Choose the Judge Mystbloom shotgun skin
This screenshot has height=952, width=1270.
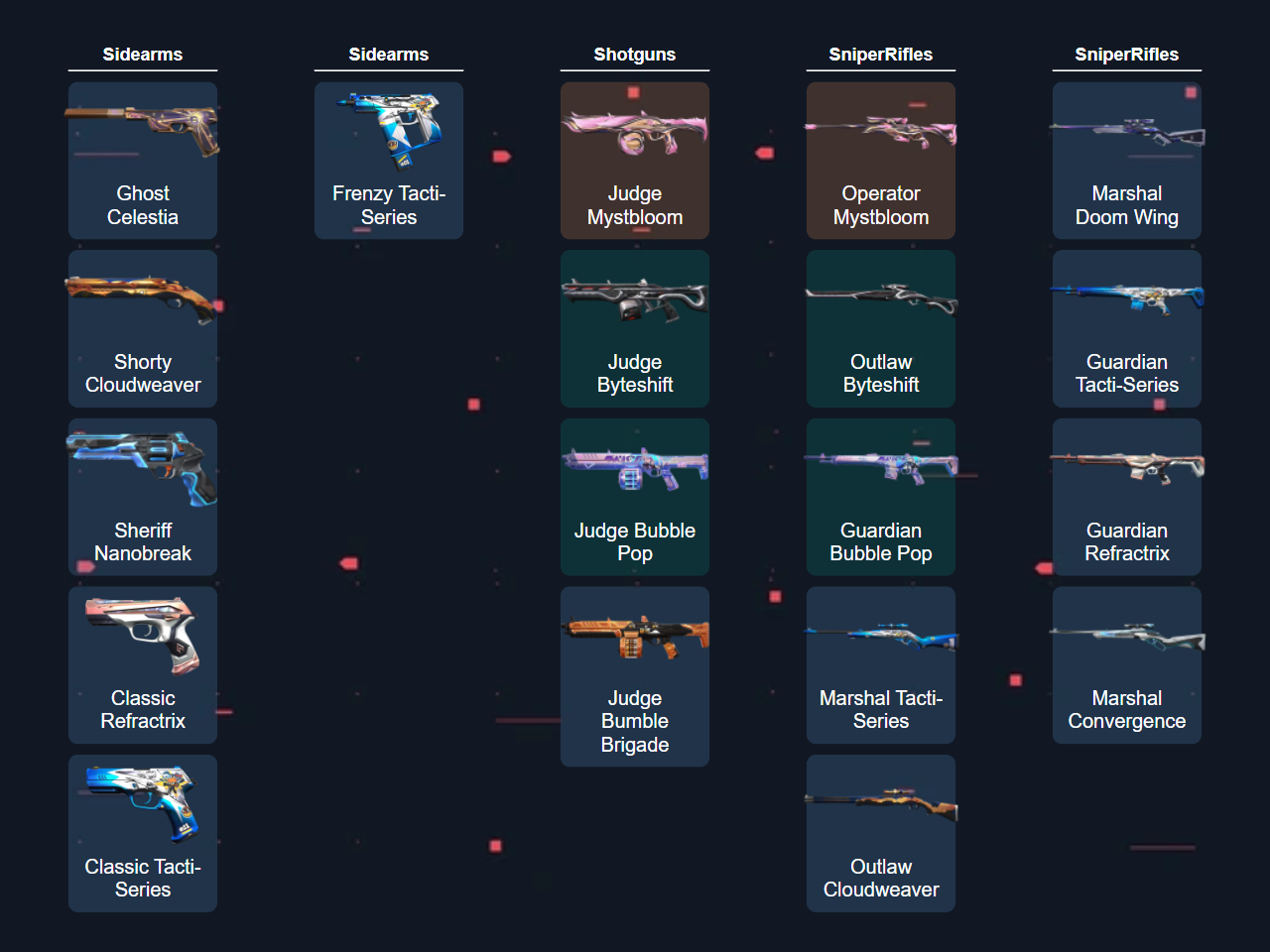click(x=635, y=161)
